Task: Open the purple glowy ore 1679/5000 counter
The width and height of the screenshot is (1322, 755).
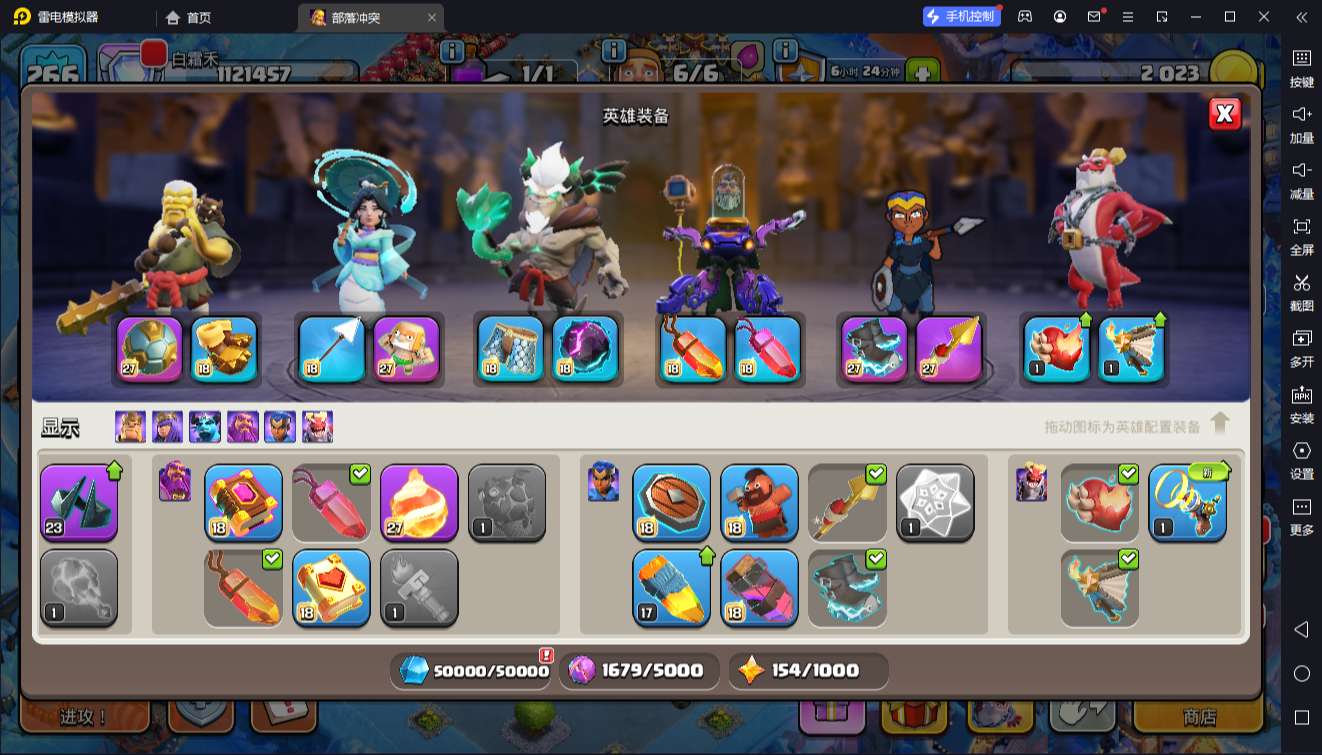Action: [638, 670]
